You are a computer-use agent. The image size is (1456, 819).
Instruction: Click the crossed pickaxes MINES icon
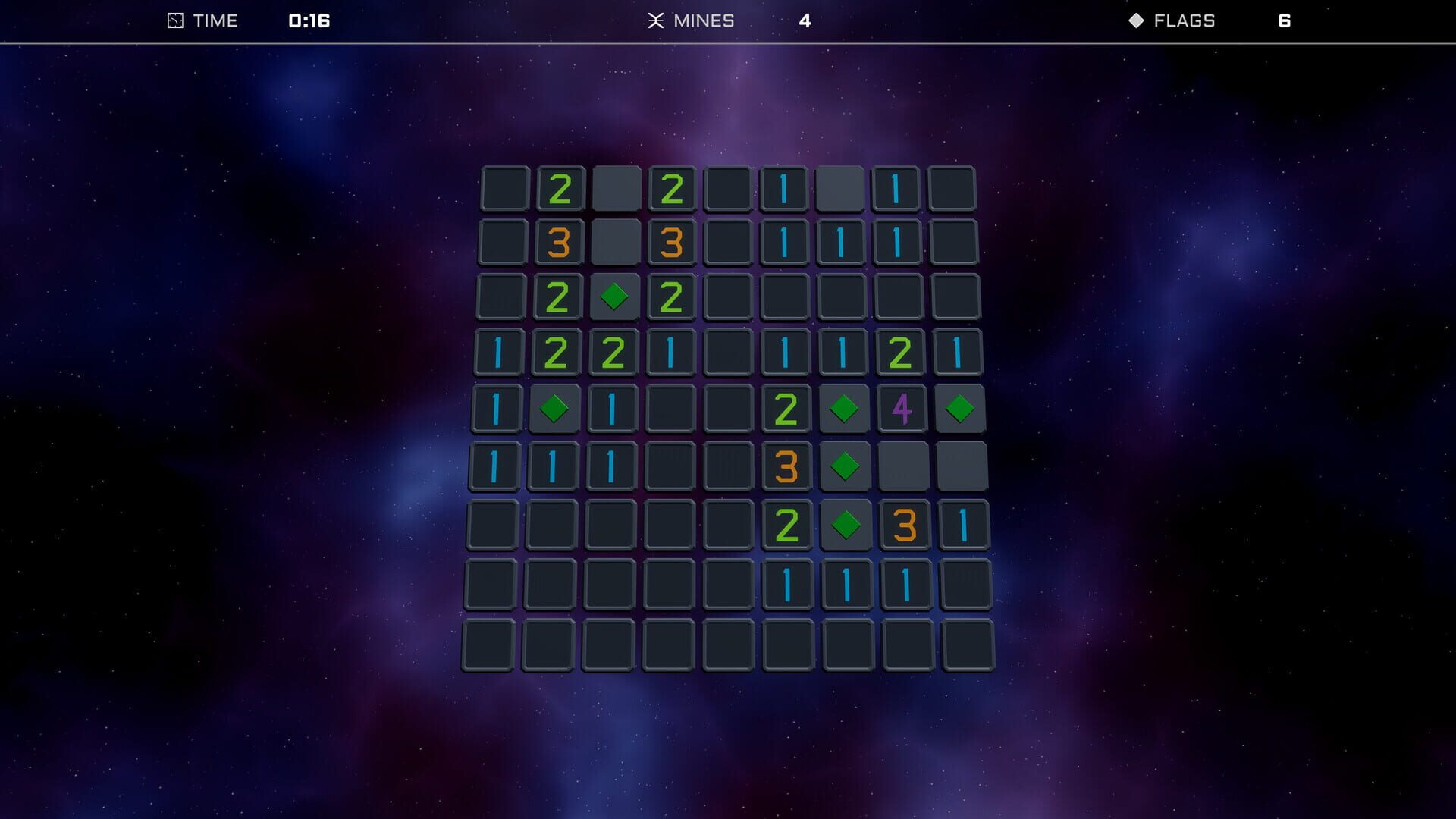657,20
